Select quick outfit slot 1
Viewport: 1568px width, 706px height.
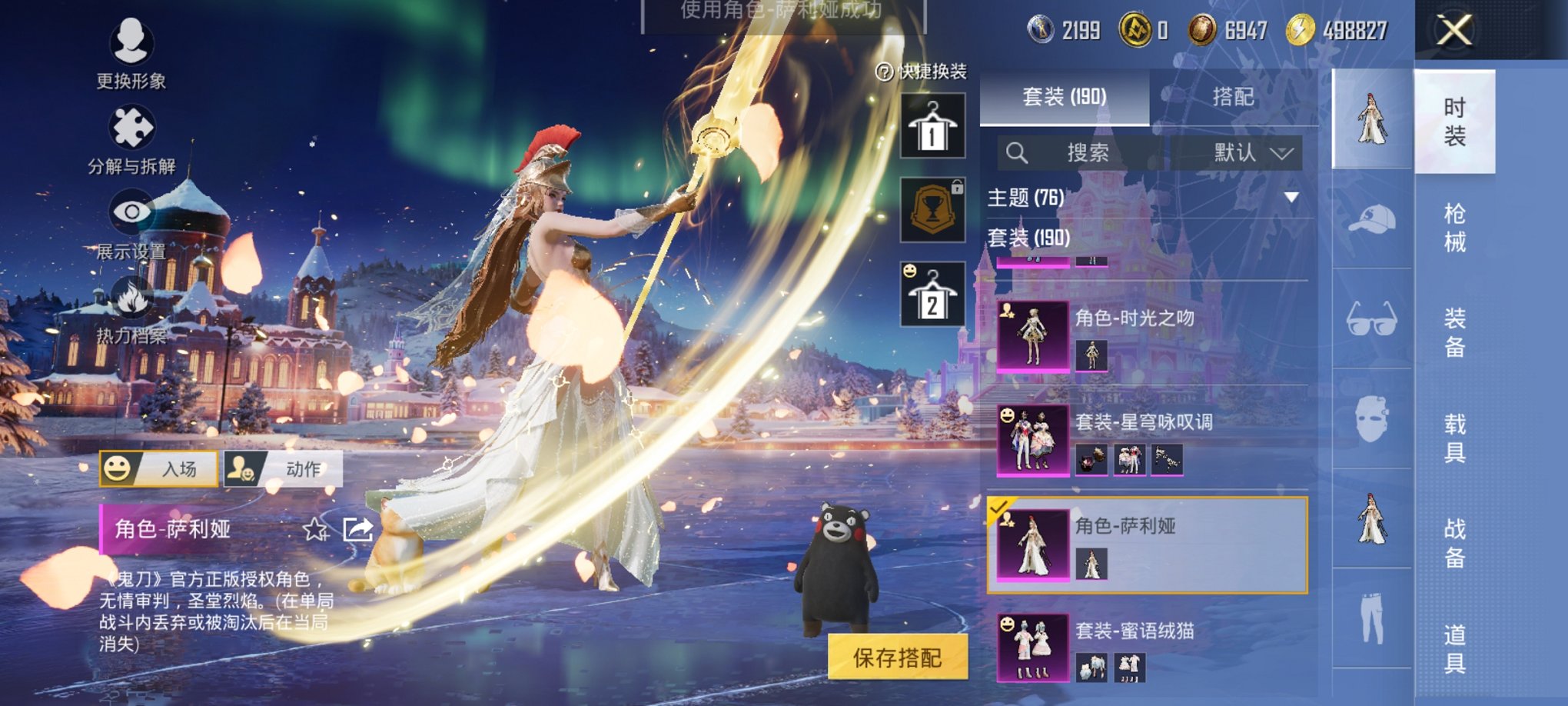coord(932,125)
